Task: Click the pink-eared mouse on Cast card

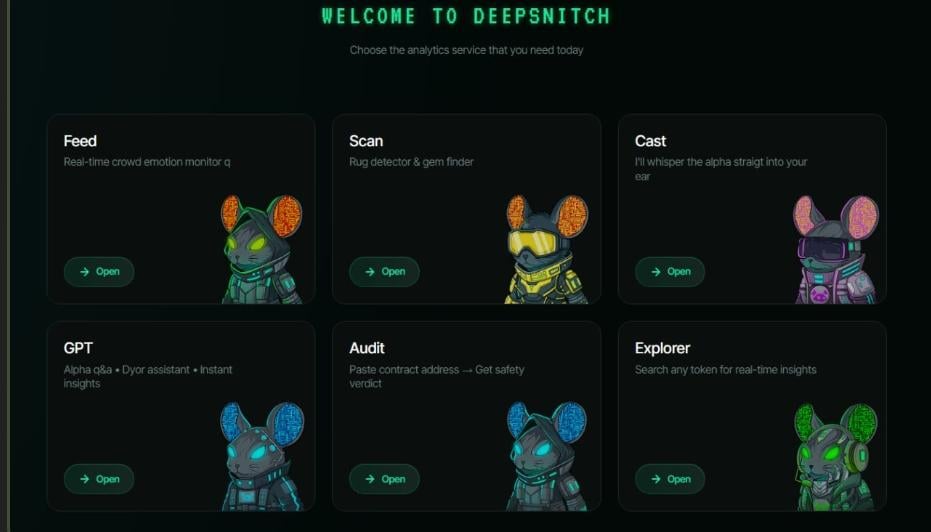Action: pos(834,250)
